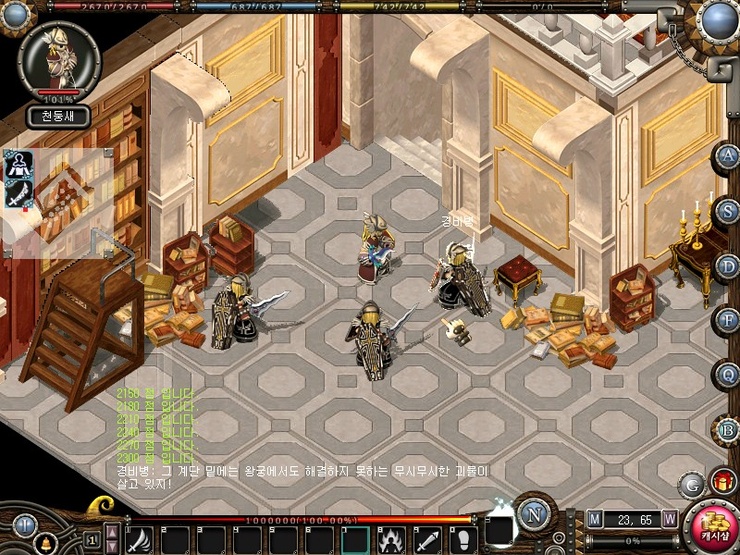Open the round B menu button
The width and height of the screenshot is (740, 555).
[x=727, y=430]
